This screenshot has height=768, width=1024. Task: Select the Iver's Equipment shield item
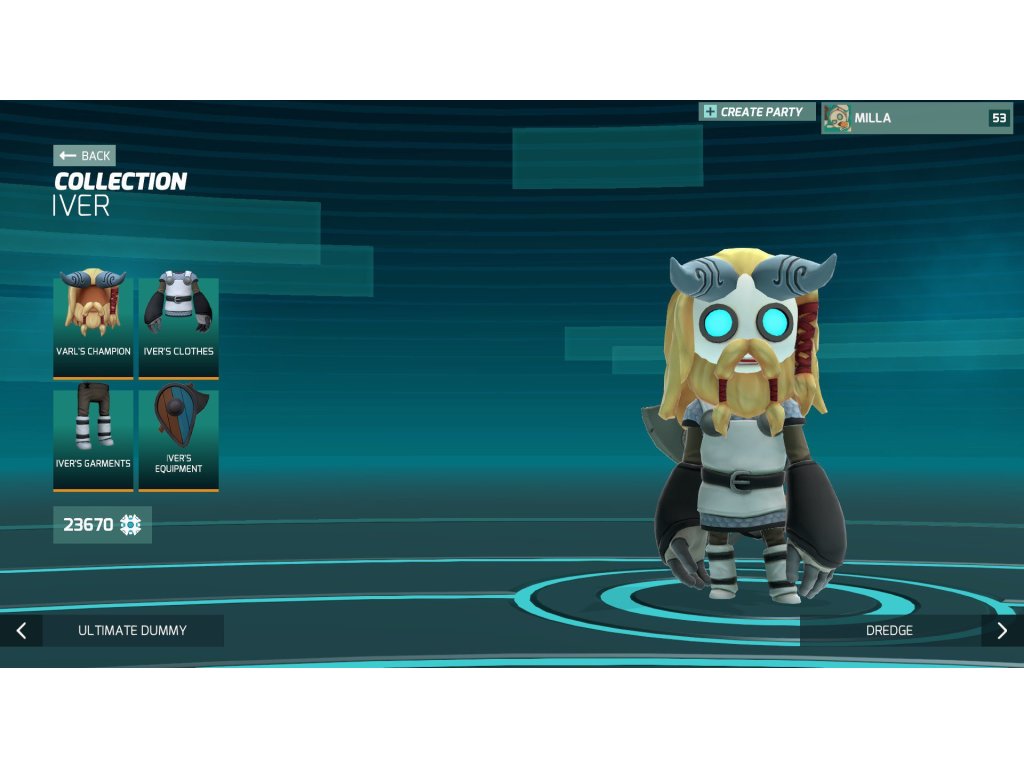(x=178, y=436)
